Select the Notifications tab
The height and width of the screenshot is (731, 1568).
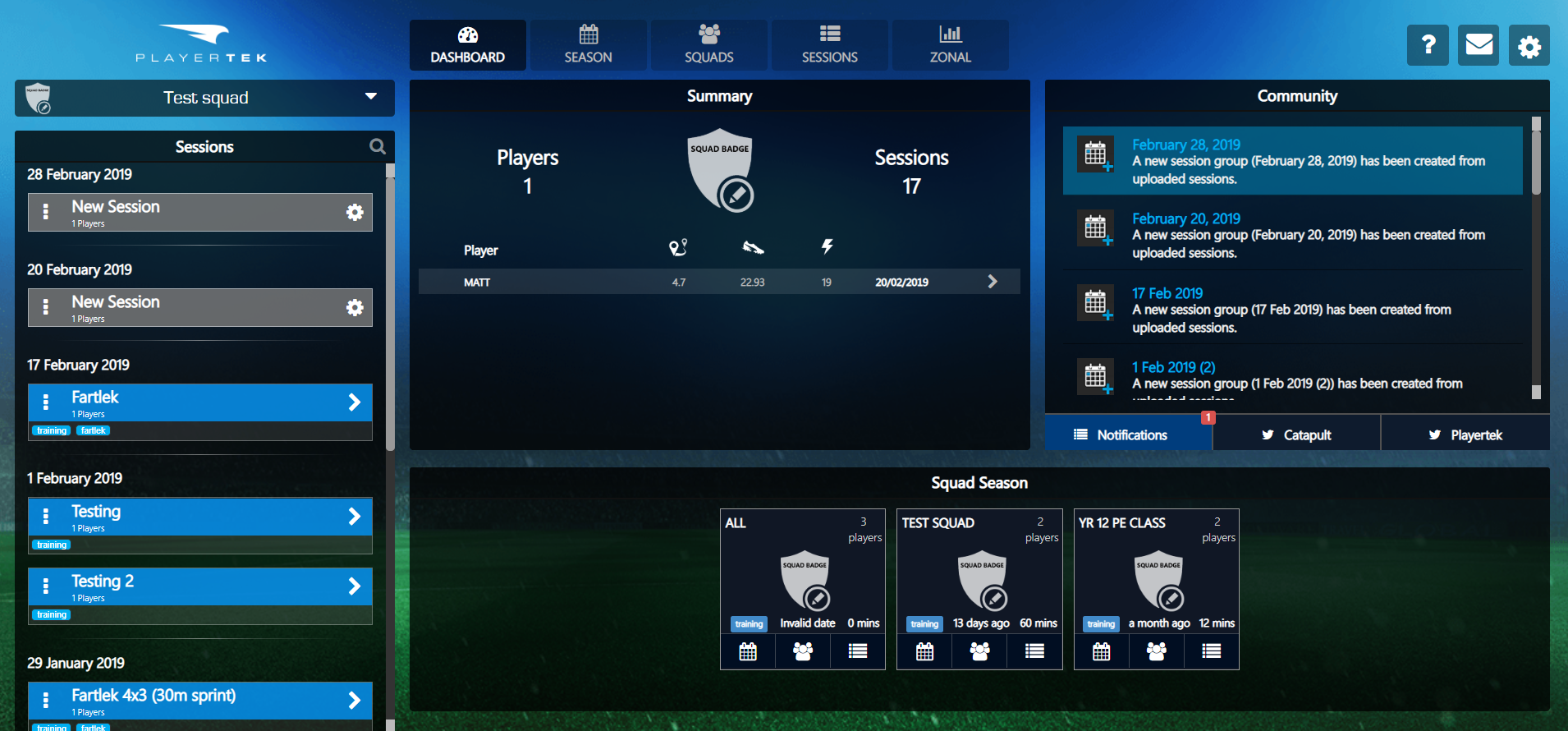click(x=1130, y=434)
